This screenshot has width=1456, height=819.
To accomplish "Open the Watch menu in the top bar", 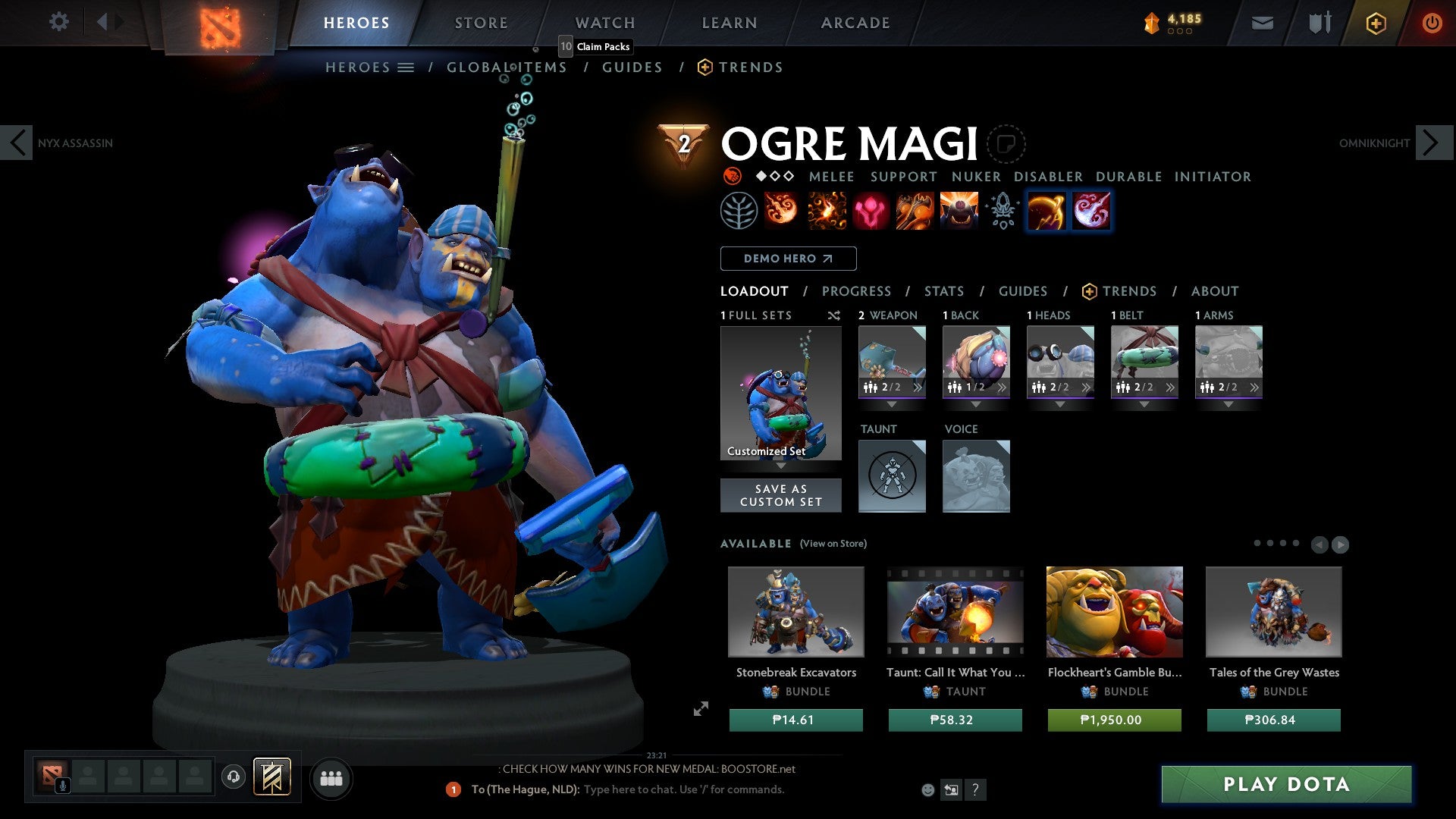I will [604, 23].
